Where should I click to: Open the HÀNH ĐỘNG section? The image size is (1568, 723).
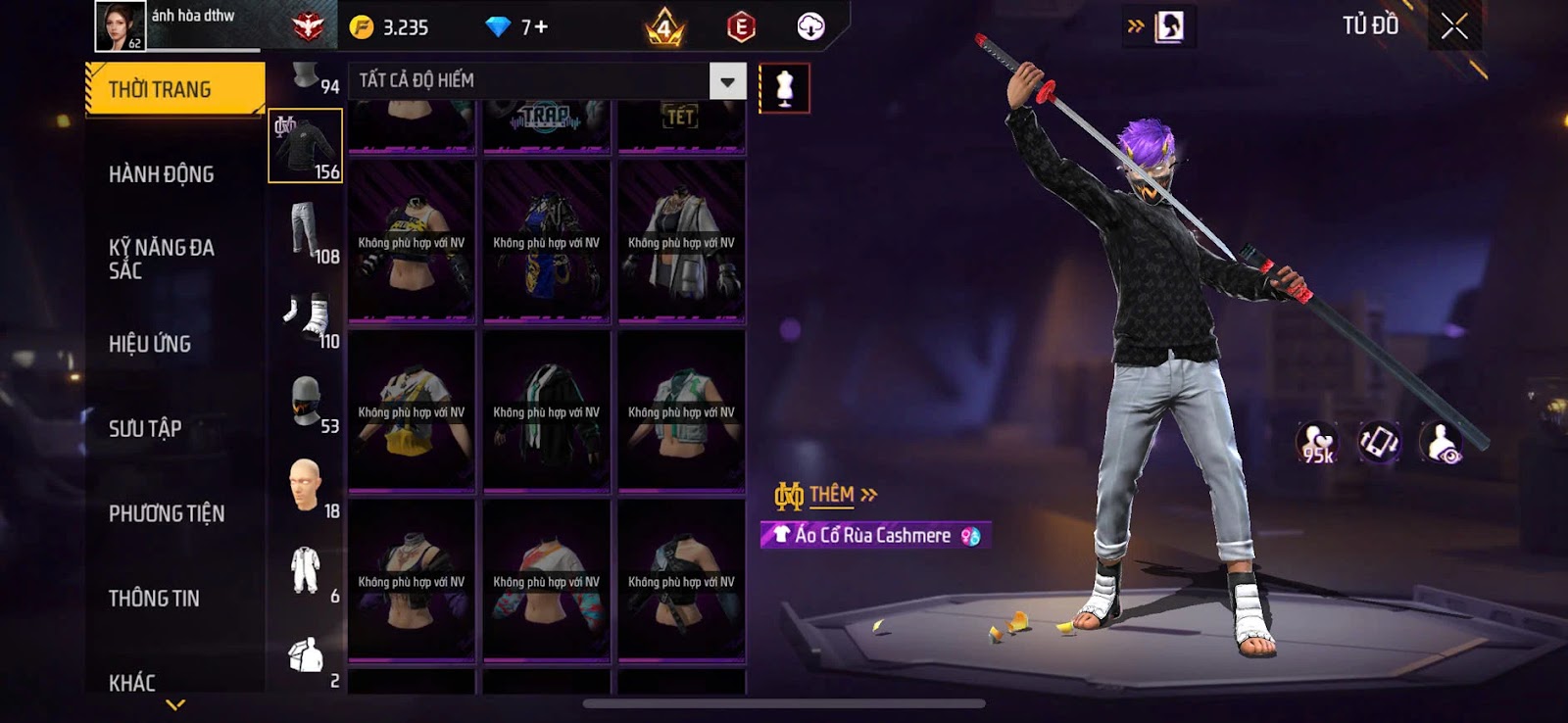click(x=162, y=174)
